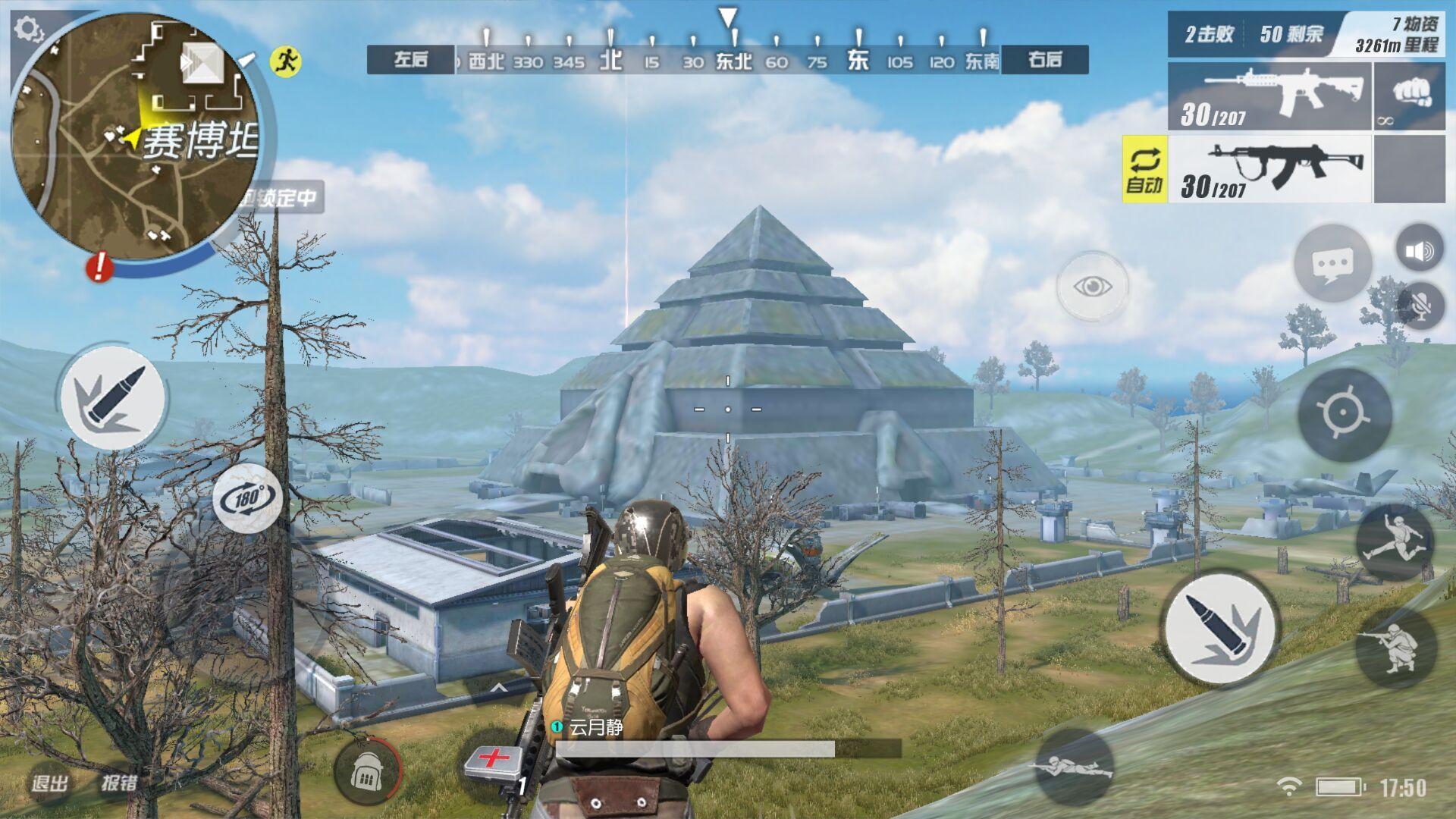Tap the jump figure button
Image resolution: width=1456 pixels, height=819 pixels.
(1393, 541)
